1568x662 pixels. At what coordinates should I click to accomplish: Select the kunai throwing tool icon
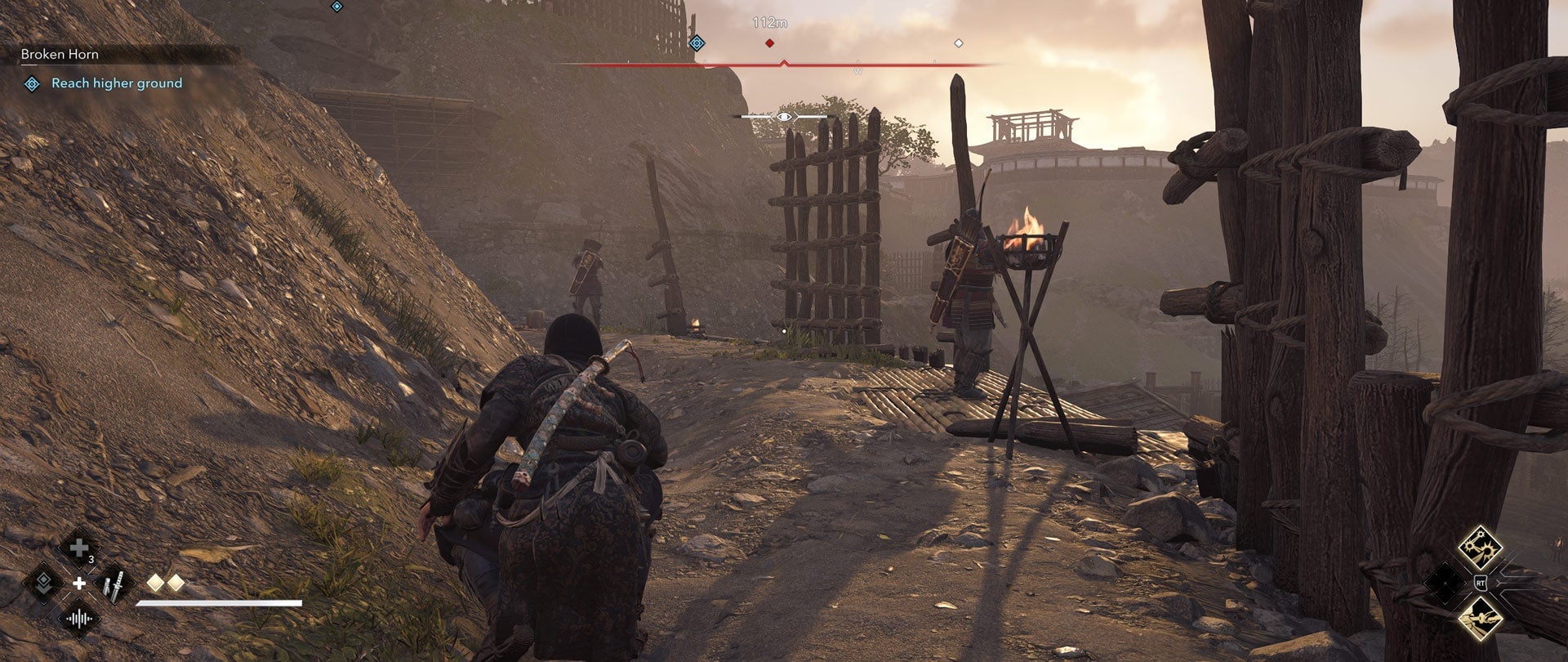pos(114,584)
